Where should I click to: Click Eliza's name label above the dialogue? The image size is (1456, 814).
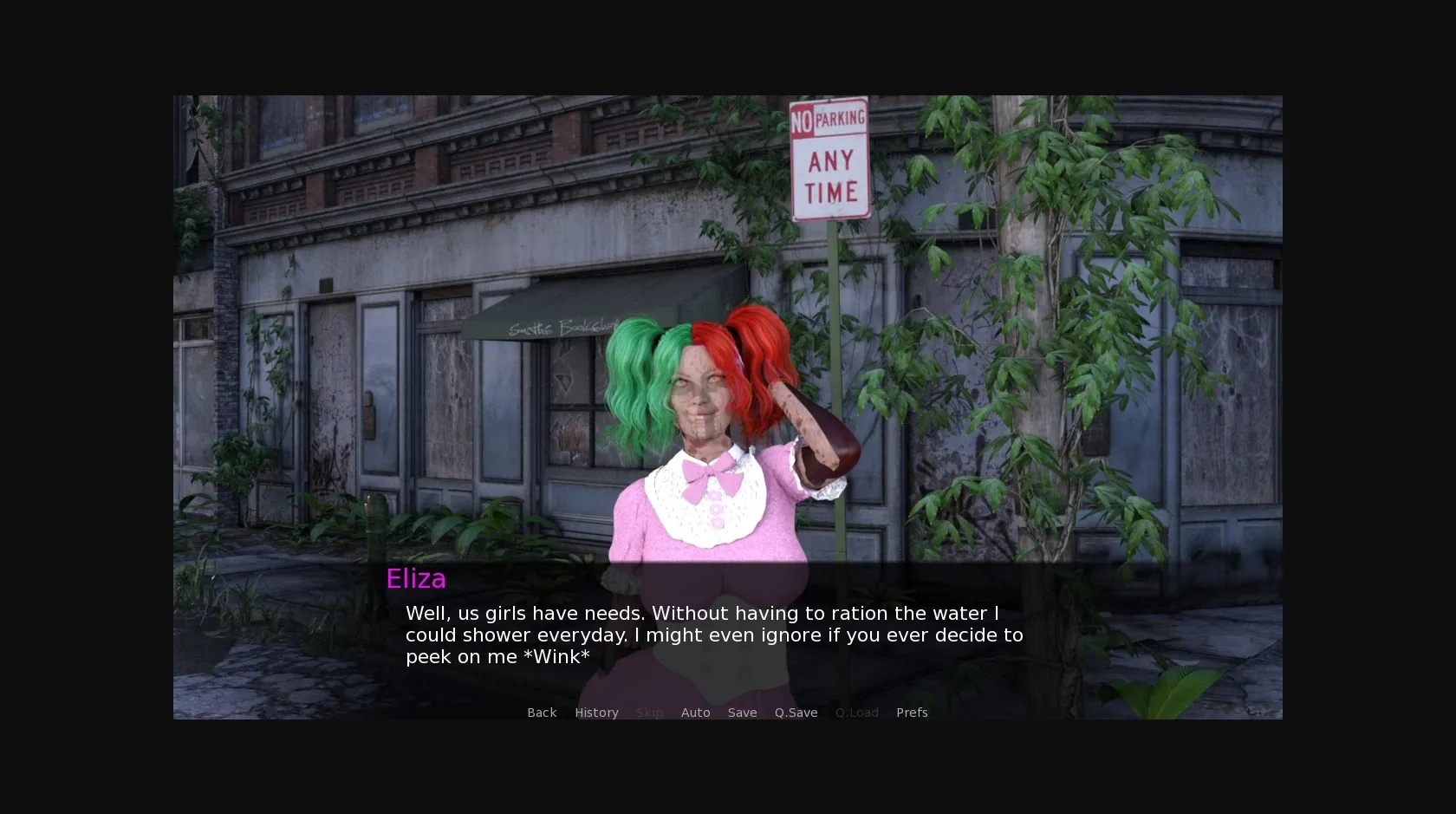coord(416,578)
